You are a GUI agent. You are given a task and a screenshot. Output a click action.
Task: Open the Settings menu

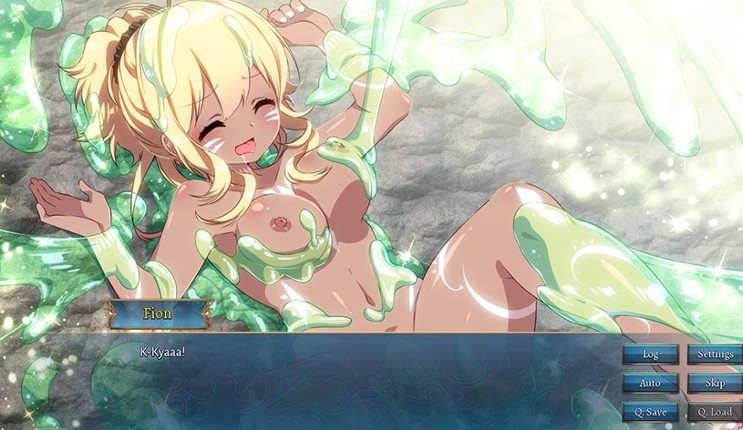click(x=715, y=354)
